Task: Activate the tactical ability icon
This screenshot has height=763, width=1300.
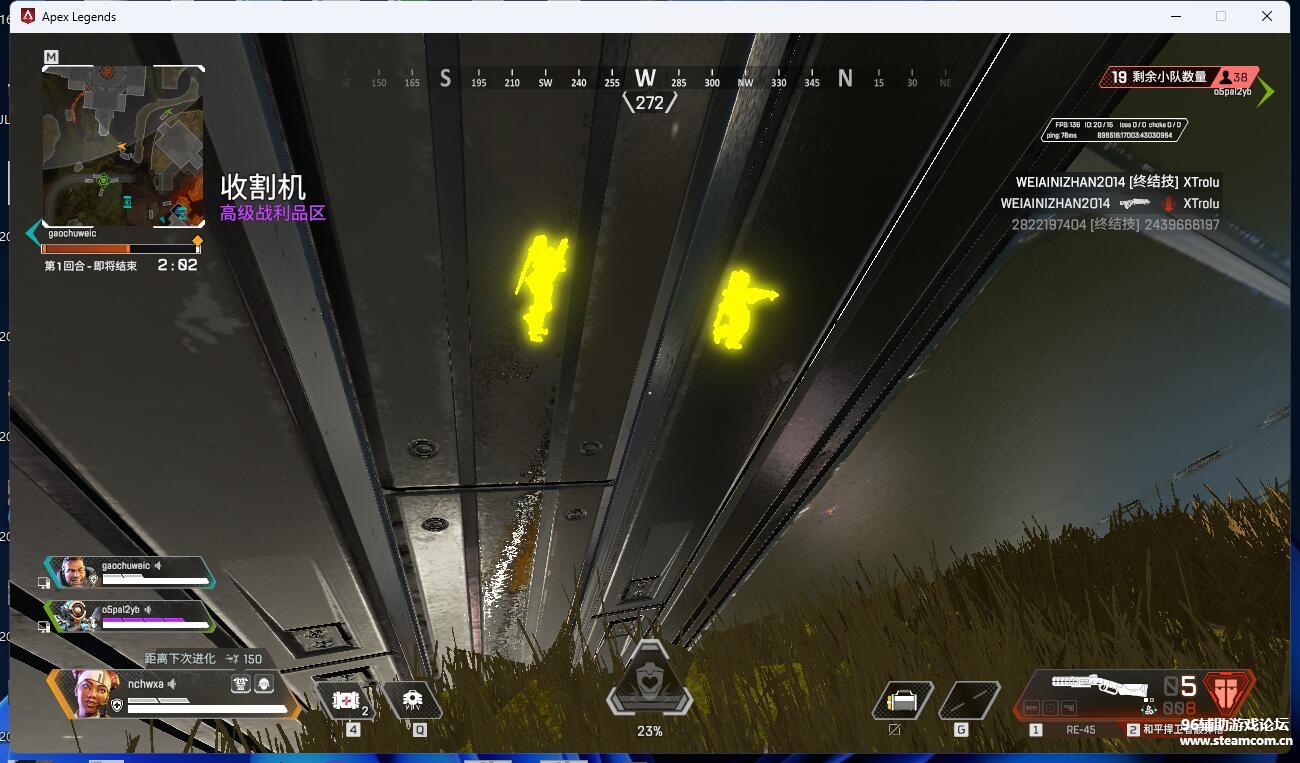Action: point(412,700)
